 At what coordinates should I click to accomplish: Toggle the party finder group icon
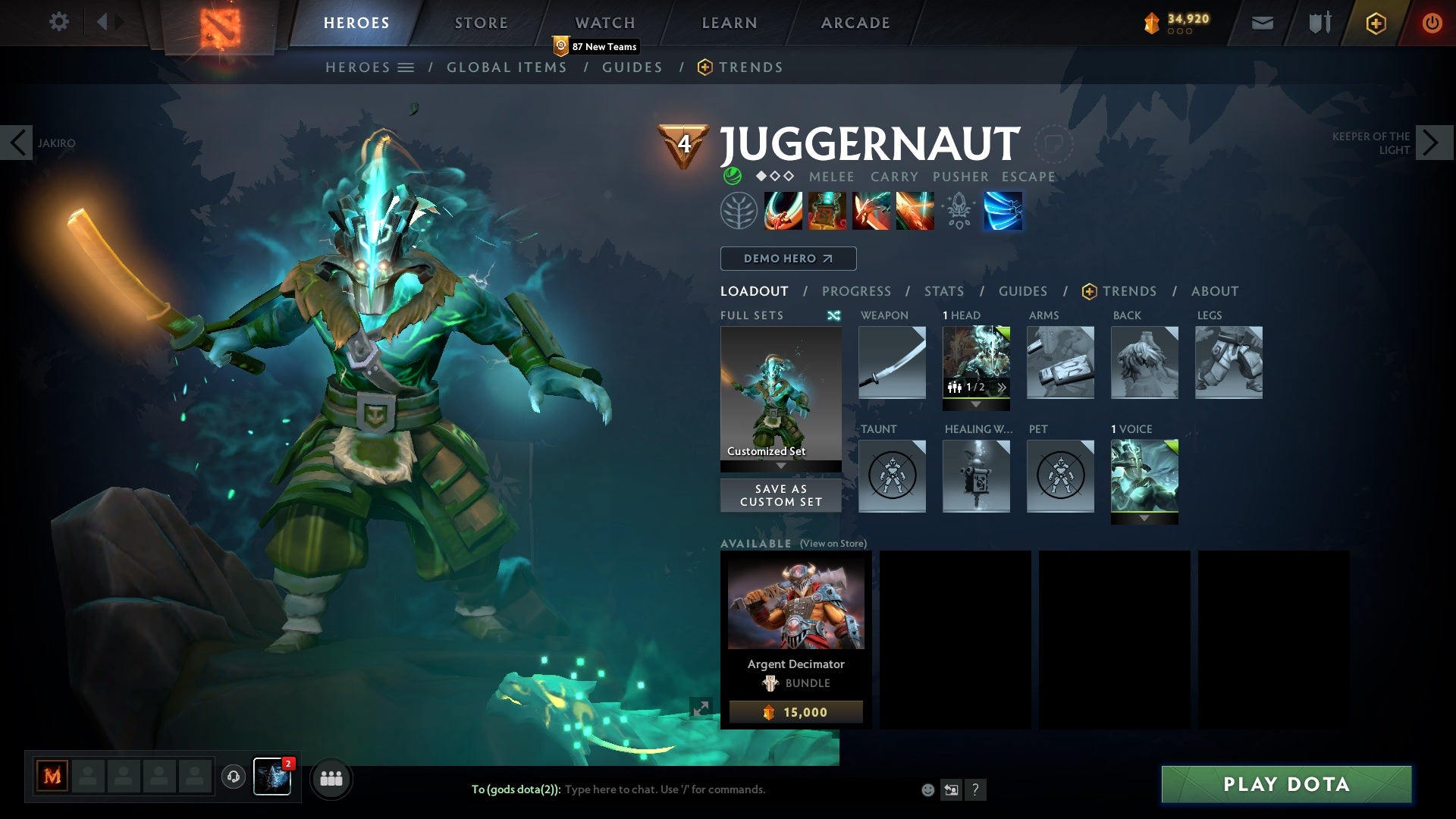point(331,778)
